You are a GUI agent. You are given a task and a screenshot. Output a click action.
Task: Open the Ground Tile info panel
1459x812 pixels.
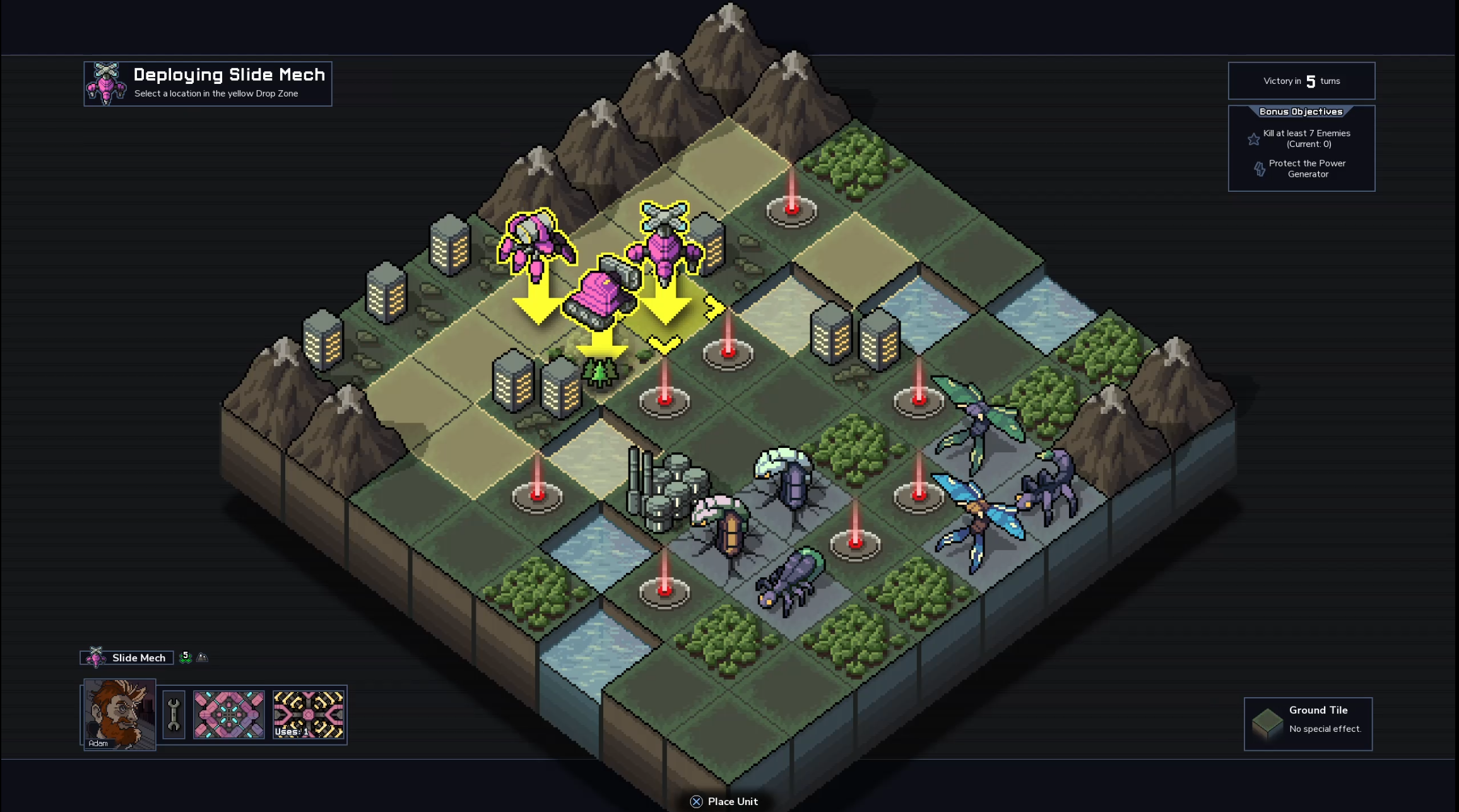[x=1308, y=724]
